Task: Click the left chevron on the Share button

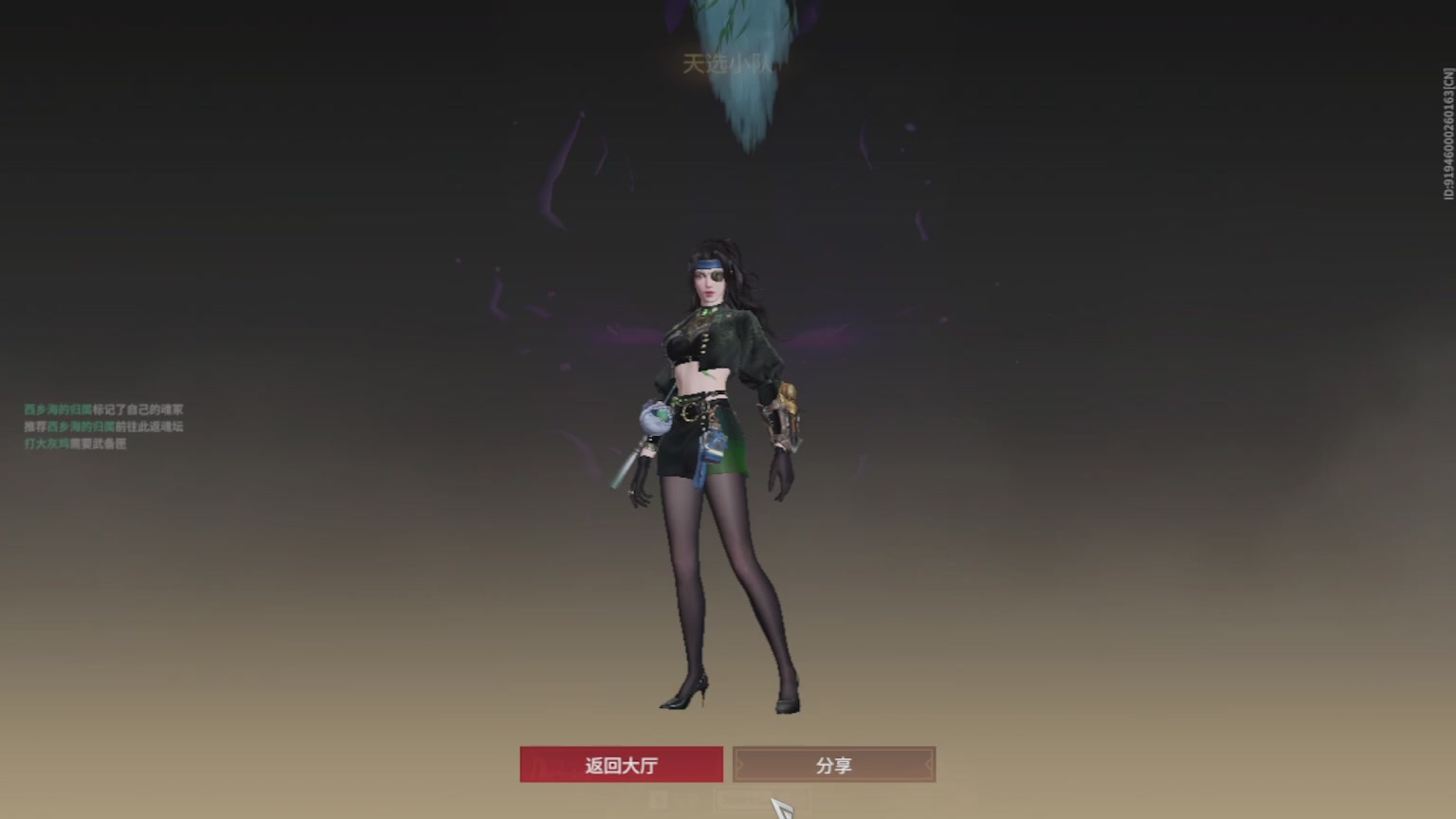Action: 741,764
